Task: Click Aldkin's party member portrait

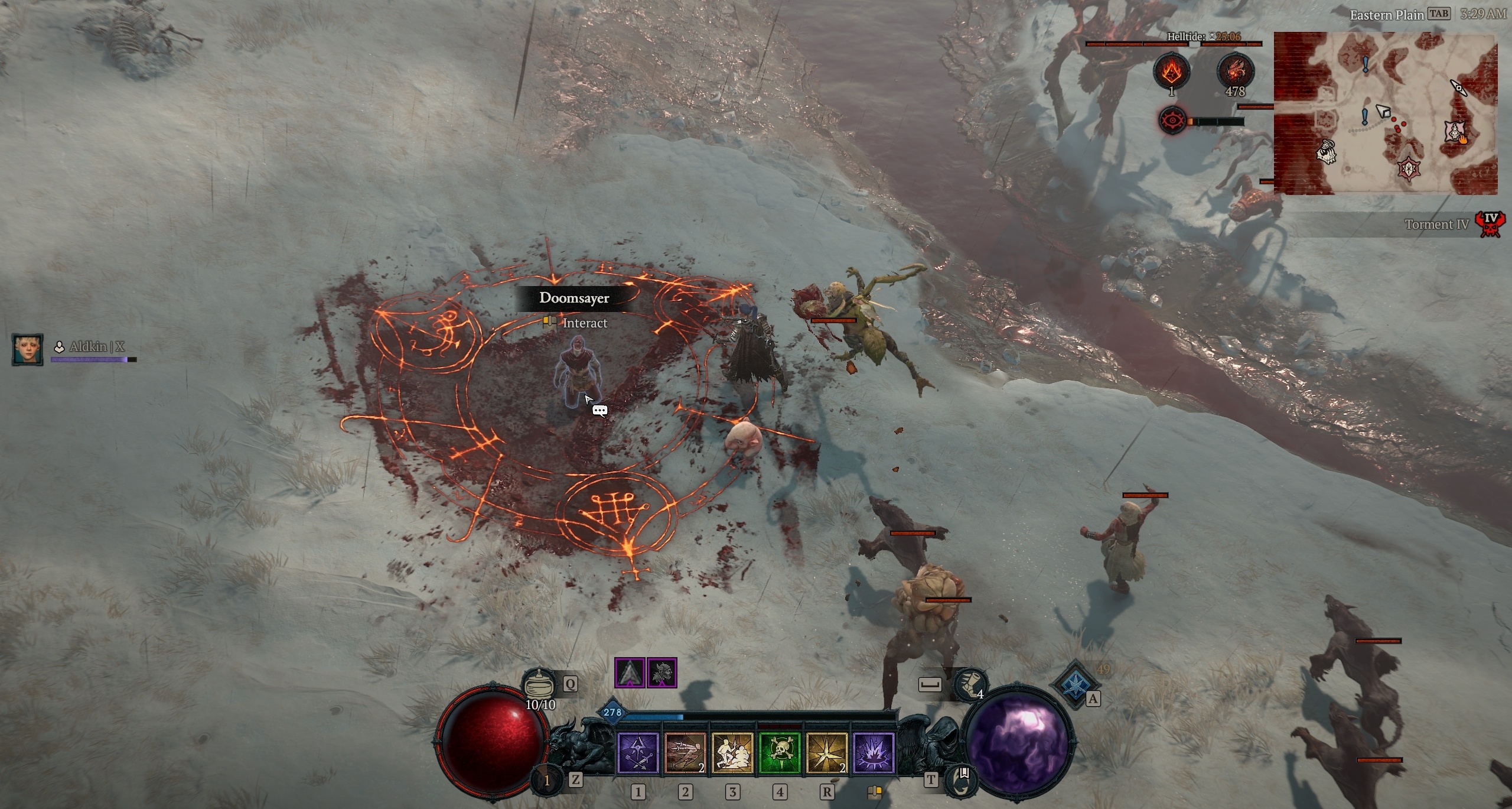Action: coord(27,349)
